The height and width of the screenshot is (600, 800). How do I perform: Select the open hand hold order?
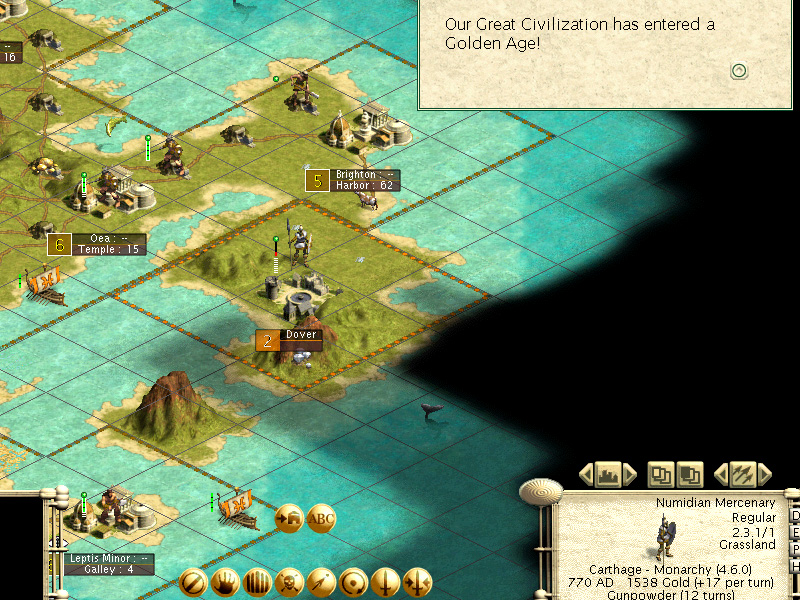[x=225, y=583]
